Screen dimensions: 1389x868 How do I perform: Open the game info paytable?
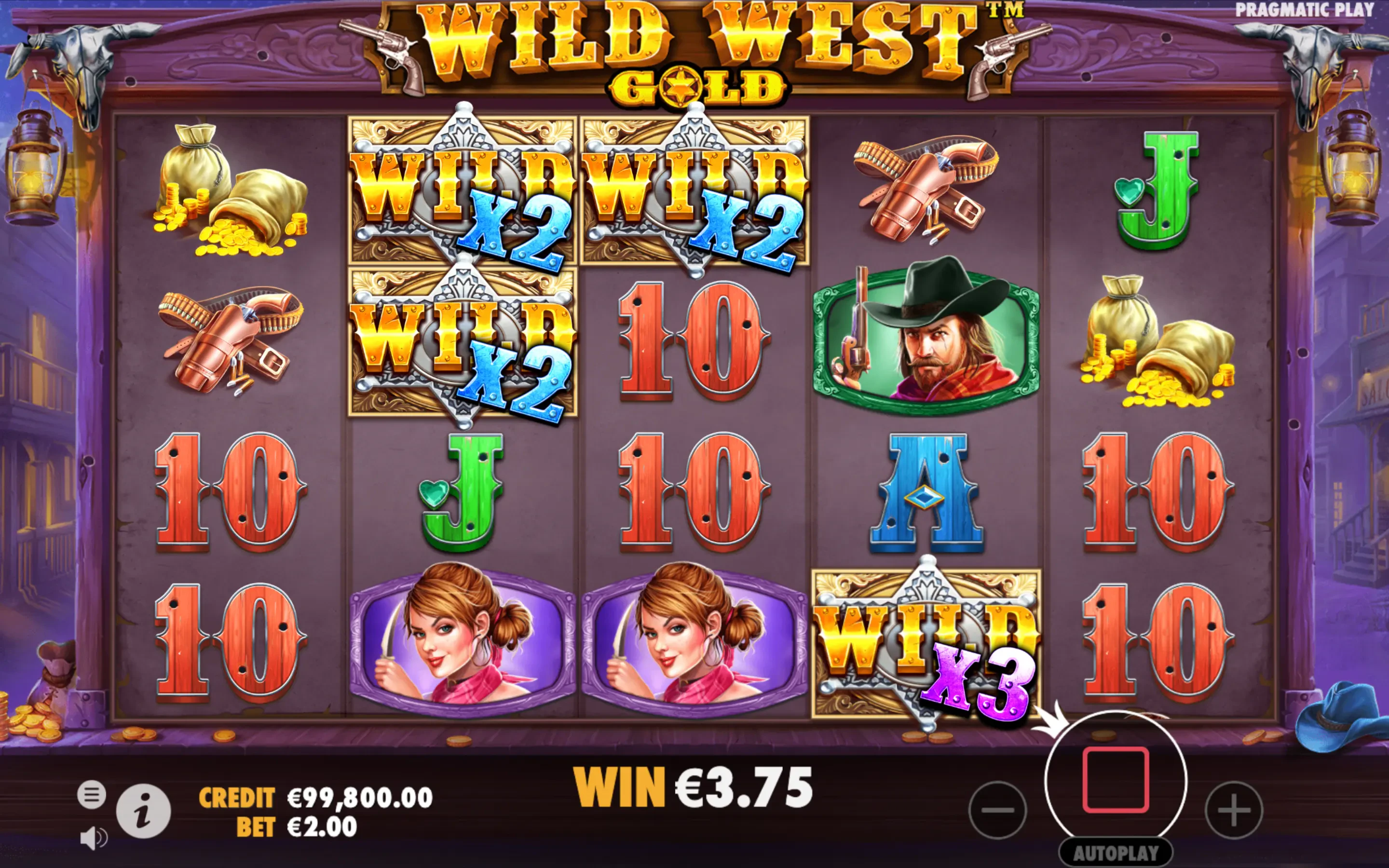[144, 811]
